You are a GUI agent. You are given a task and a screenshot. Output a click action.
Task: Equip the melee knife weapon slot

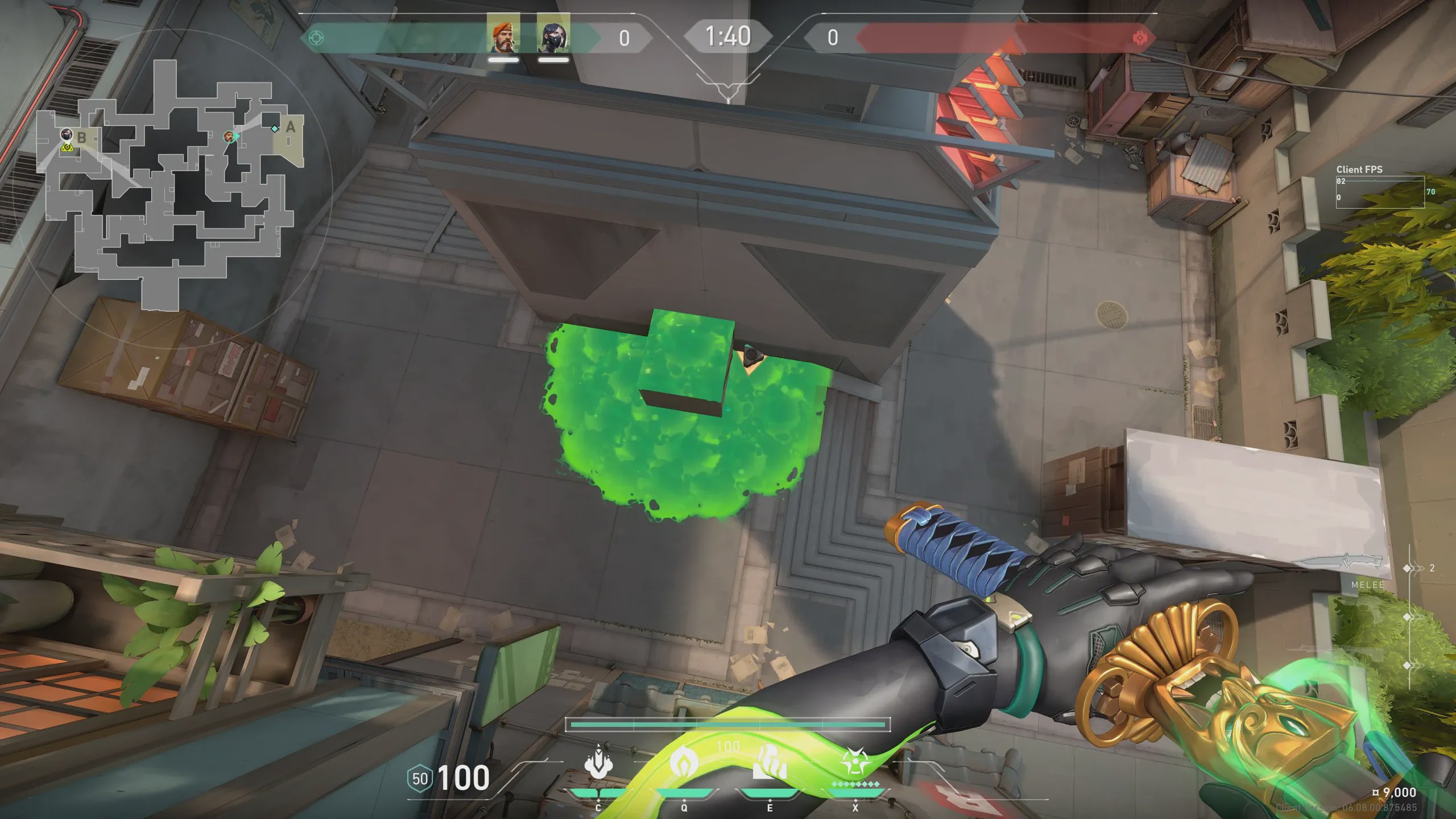1342,564
